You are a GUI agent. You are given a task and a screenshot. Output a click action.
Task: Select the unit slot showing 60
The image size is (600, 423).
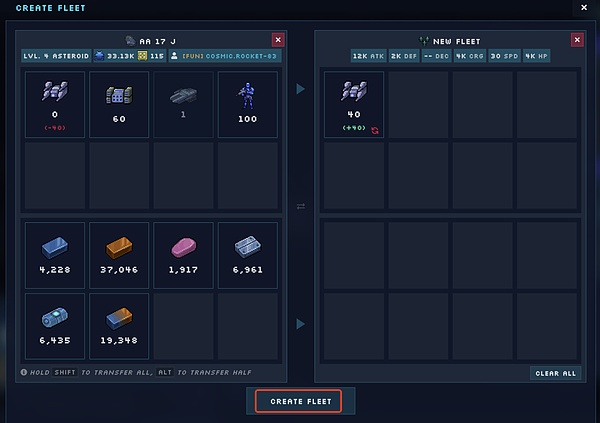pyautogui.click(x=119, y=104)
